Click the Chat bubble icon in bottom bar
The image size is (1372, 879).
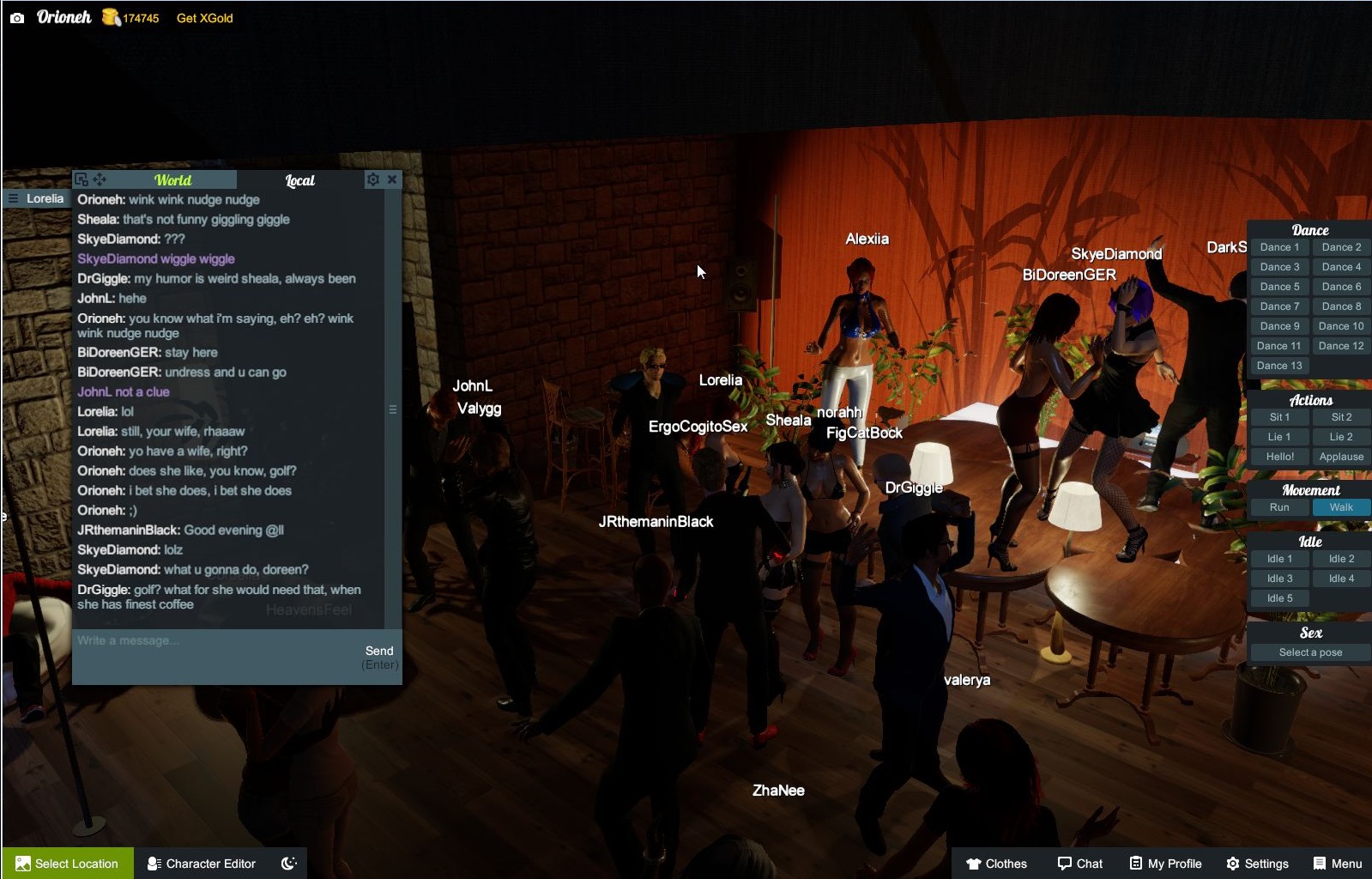tap(1064, 864)
